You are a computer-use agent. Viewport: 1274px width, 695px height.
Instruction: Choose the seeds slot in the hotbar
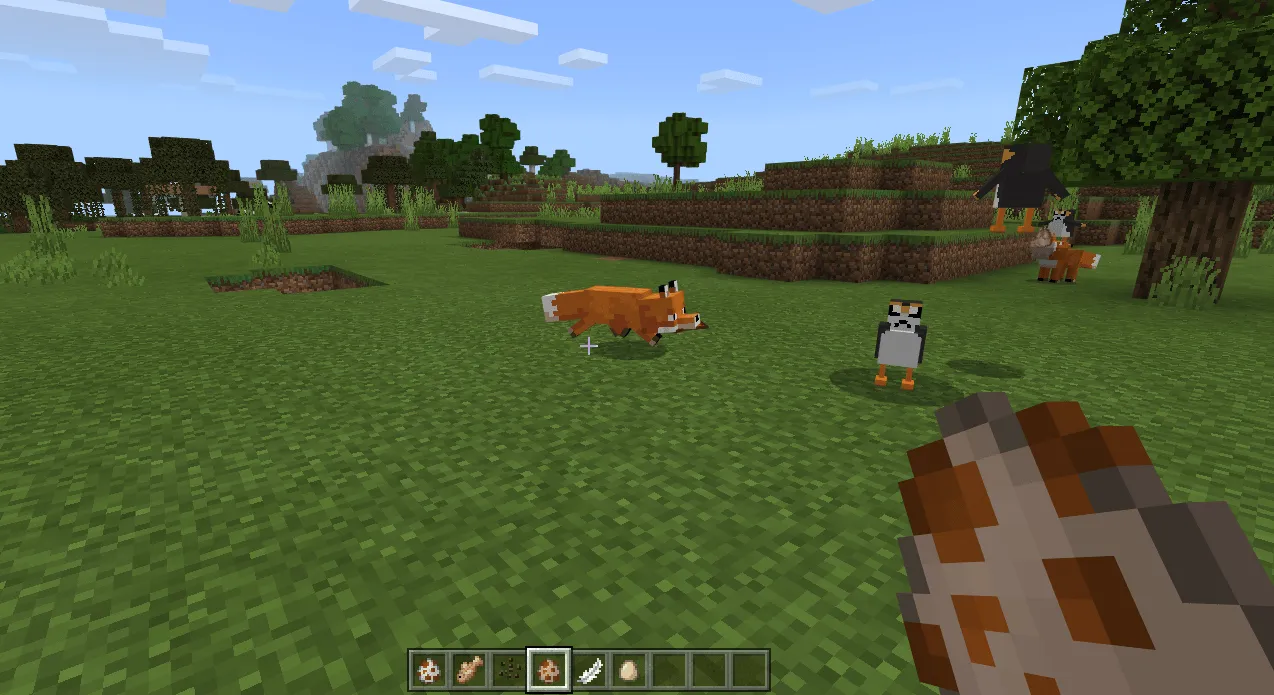point(510,669)
